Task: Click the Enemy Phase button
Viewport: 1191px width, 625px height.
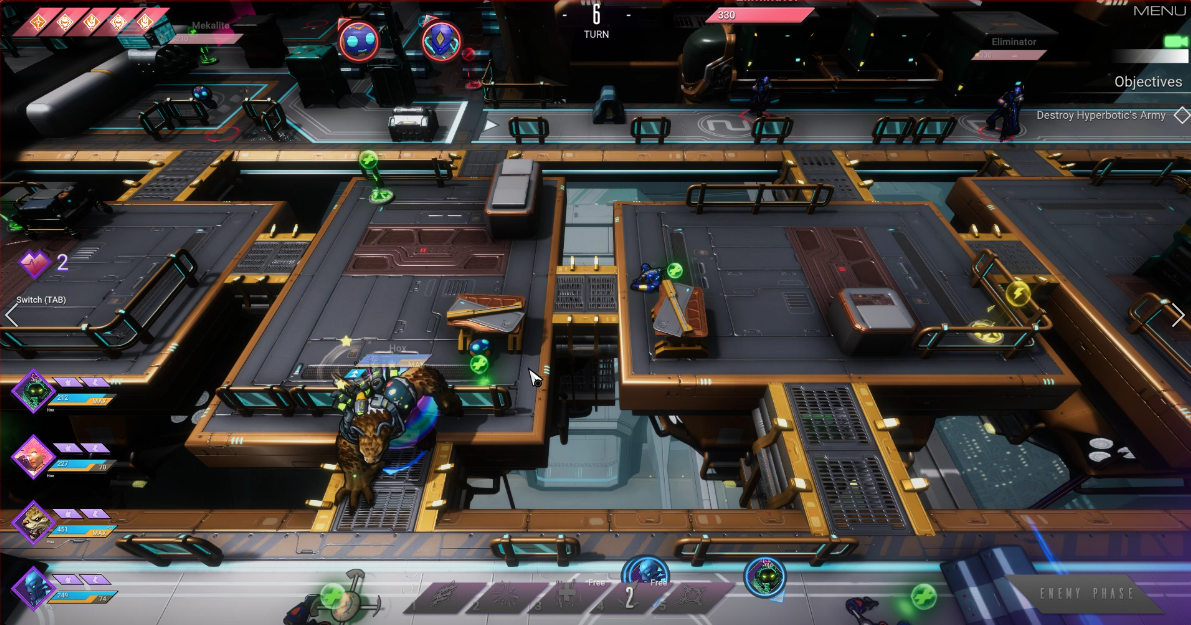Action: click(x=1085, y=594)
